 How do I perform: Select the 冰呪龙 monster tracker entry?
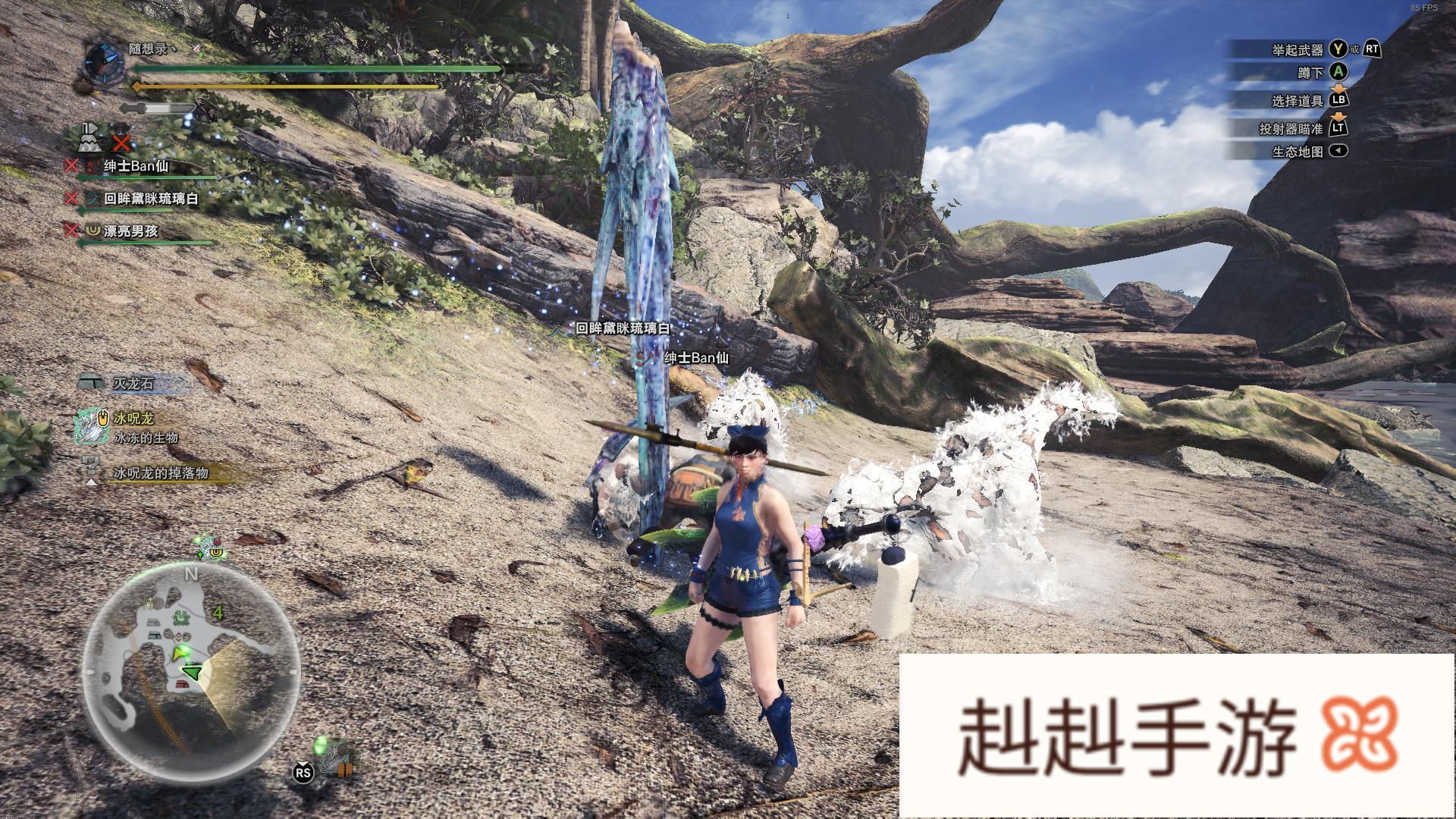(x=133, y=419)
